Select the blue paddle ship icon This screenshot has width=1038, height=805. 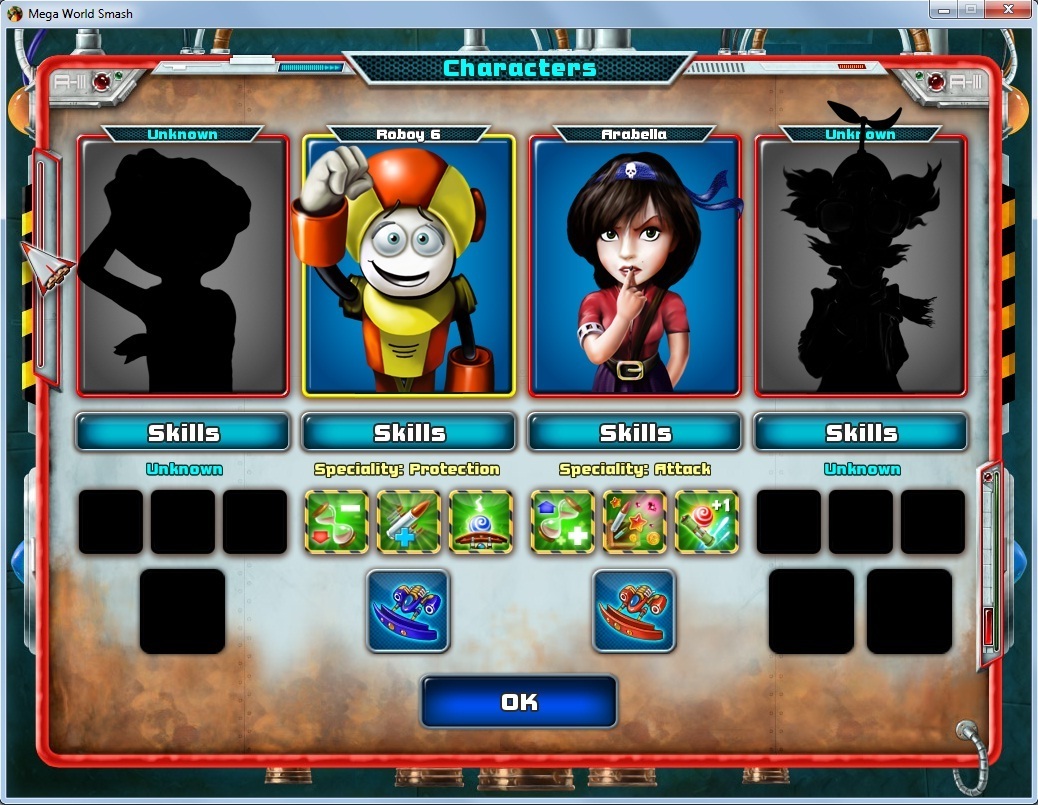coord(408,611)
